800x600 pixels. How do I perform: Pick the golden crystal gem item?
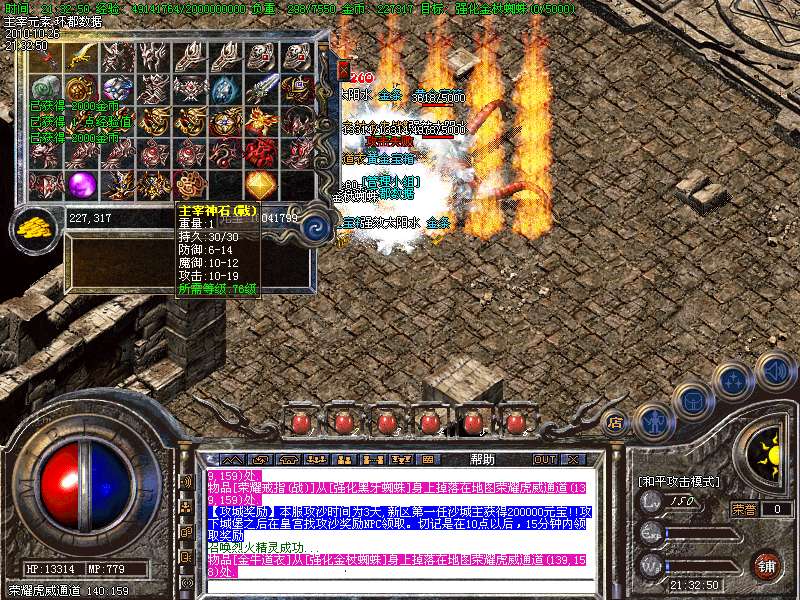pos(261,185)
